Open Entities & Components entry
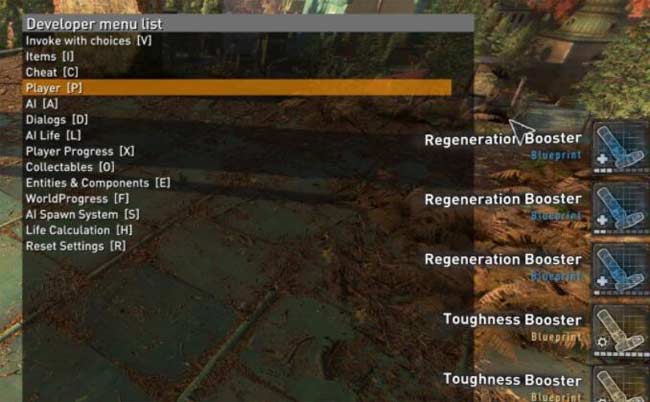This screenshot has width=650, height=402. (x=98, y=183)
